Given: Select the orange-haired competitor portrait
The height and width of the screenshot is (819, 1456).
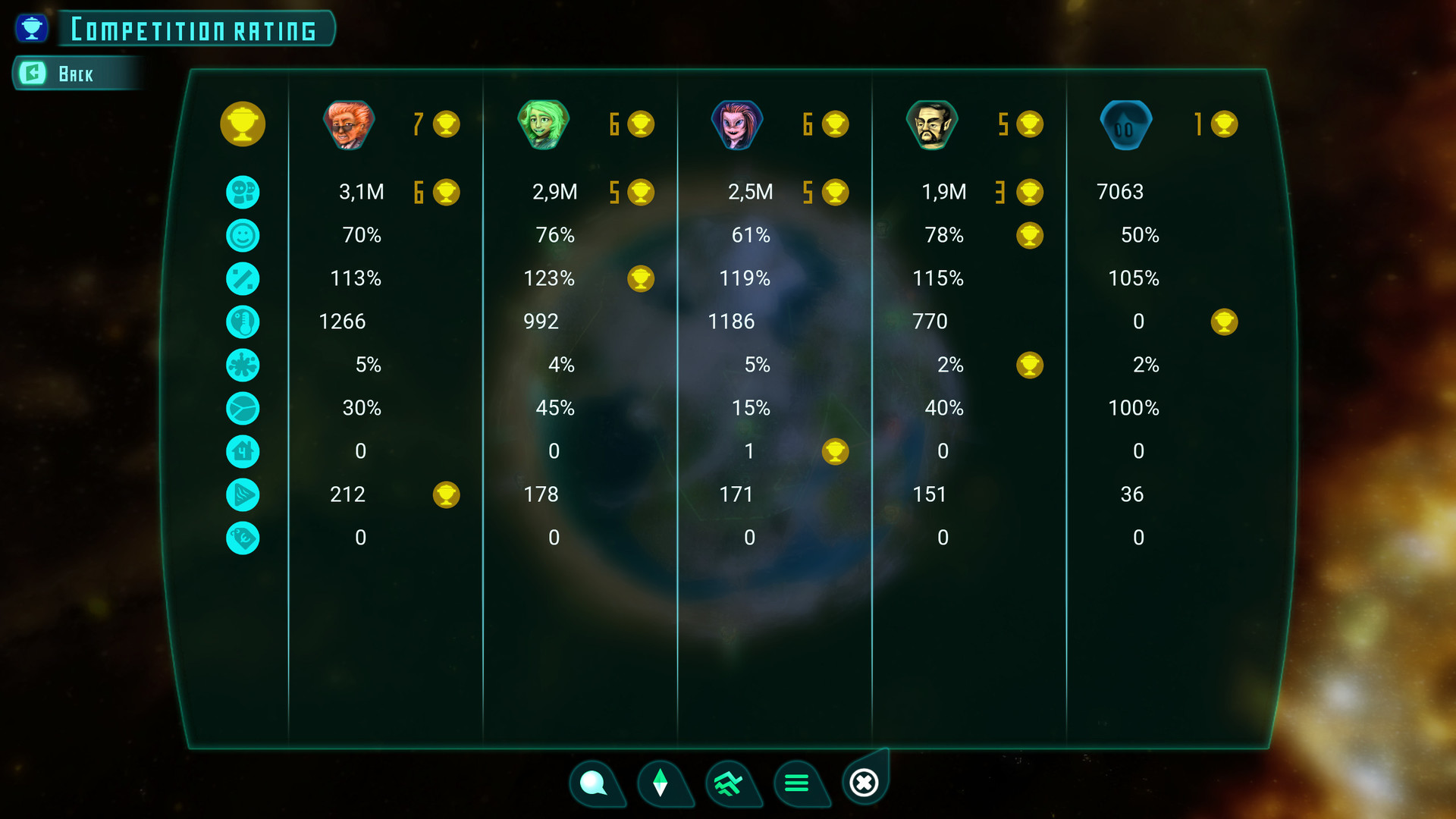Looking at the screenshot, I should click(349, 124).
